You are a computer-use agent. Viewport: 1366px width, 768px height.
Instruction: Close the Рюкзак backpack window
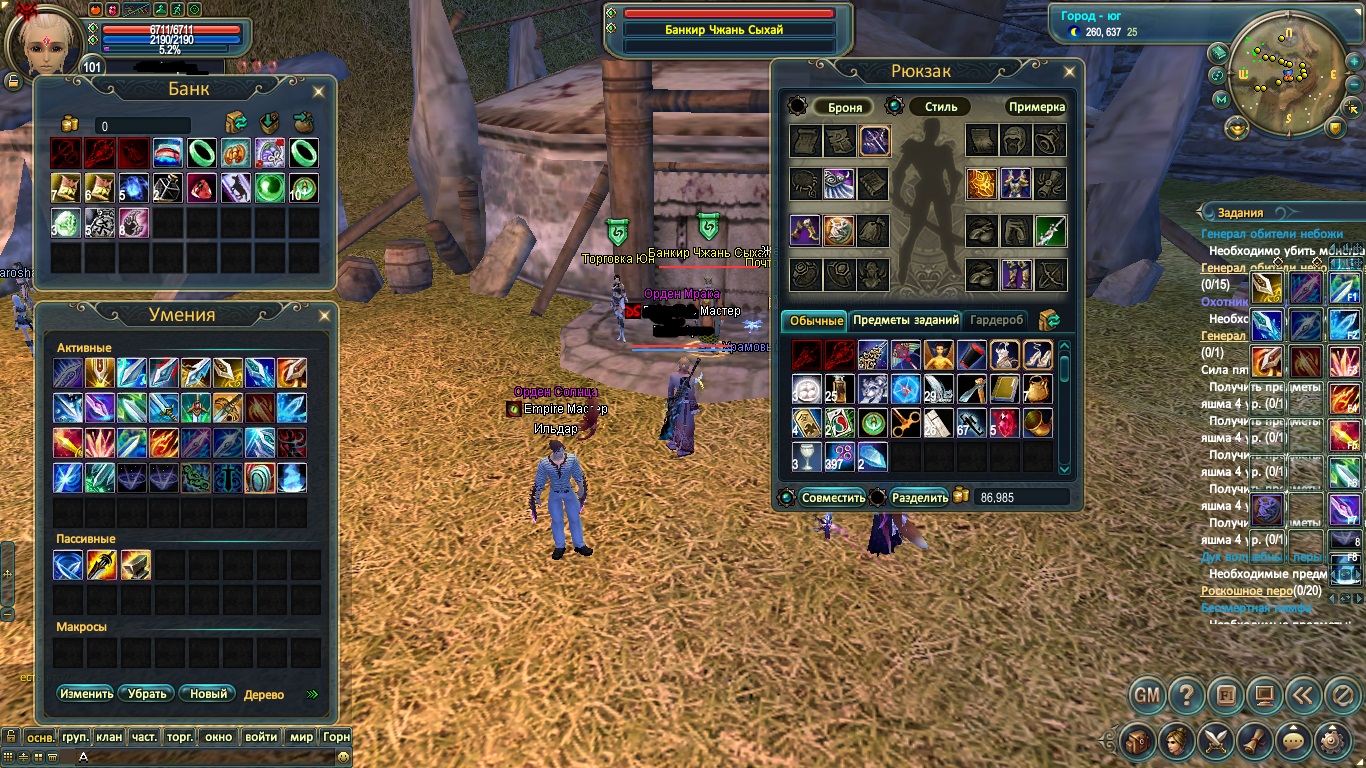click(1069, 72)
